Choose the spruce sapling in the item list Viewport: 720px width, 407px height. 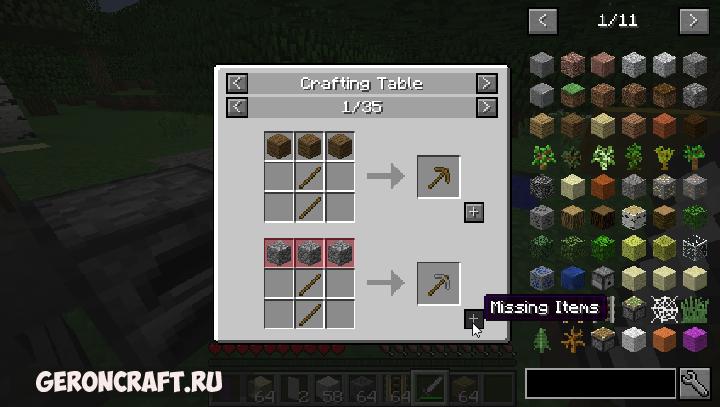[x=543, y=341]
